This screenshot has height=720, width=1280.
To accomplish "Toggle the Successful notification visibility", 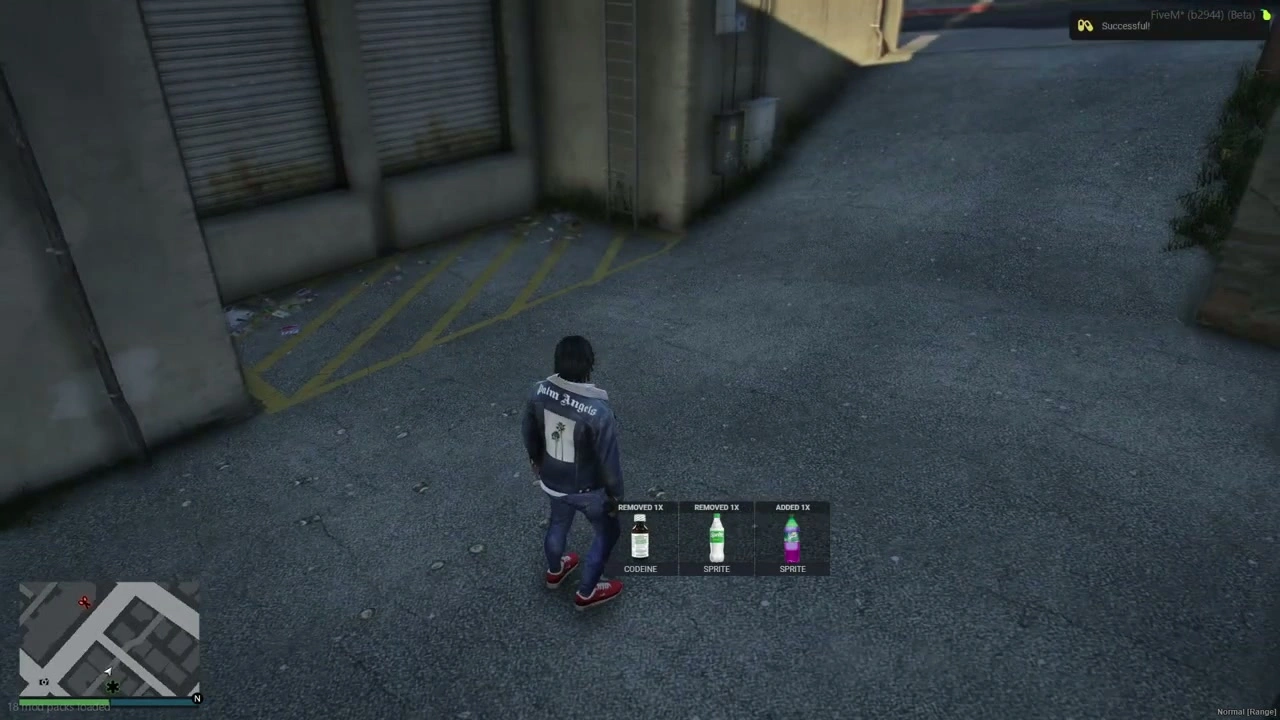I will [1125, 25].
